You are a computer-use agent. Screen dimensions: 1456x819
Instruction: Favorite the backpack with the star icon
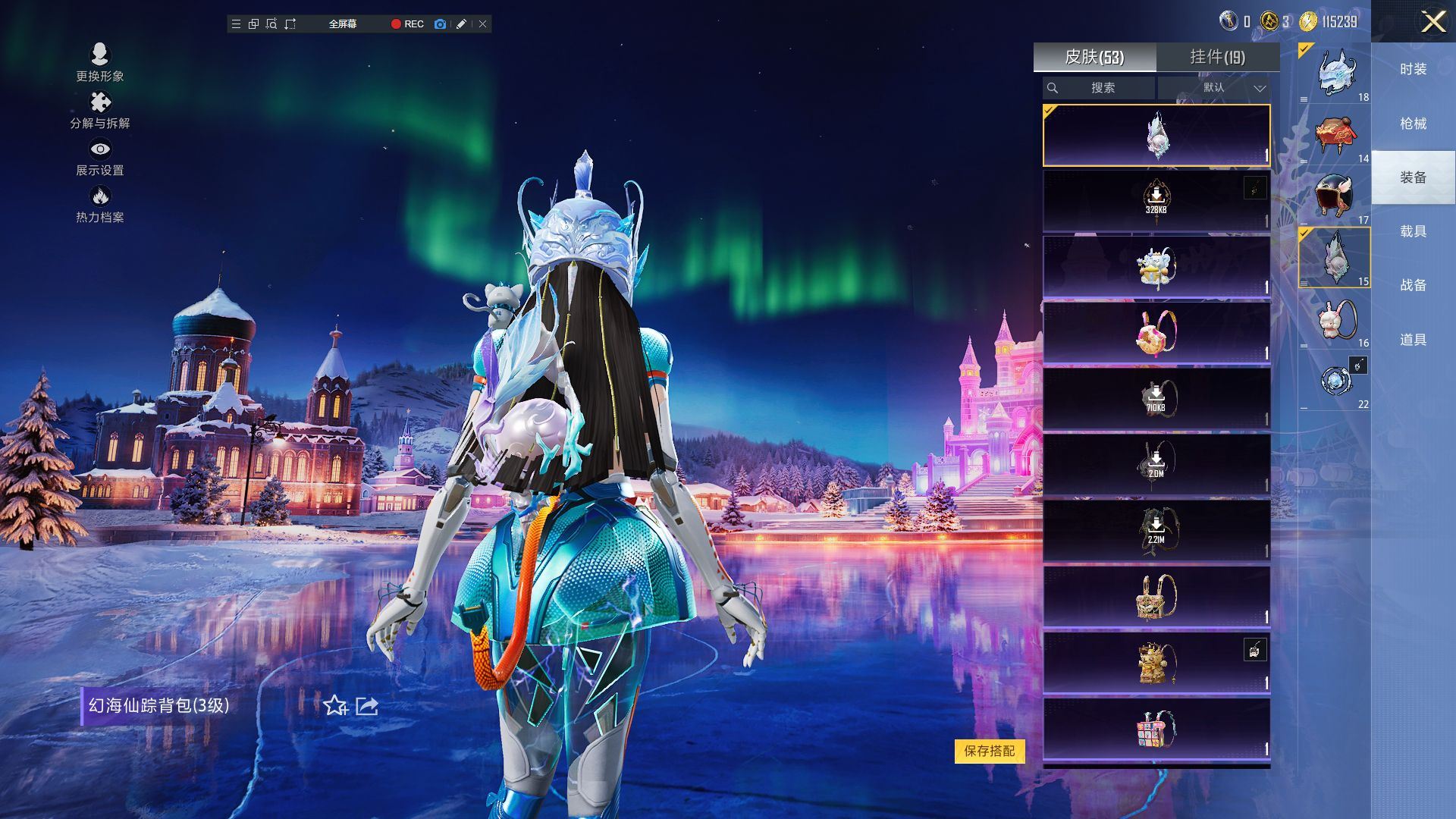coord(335,706)
